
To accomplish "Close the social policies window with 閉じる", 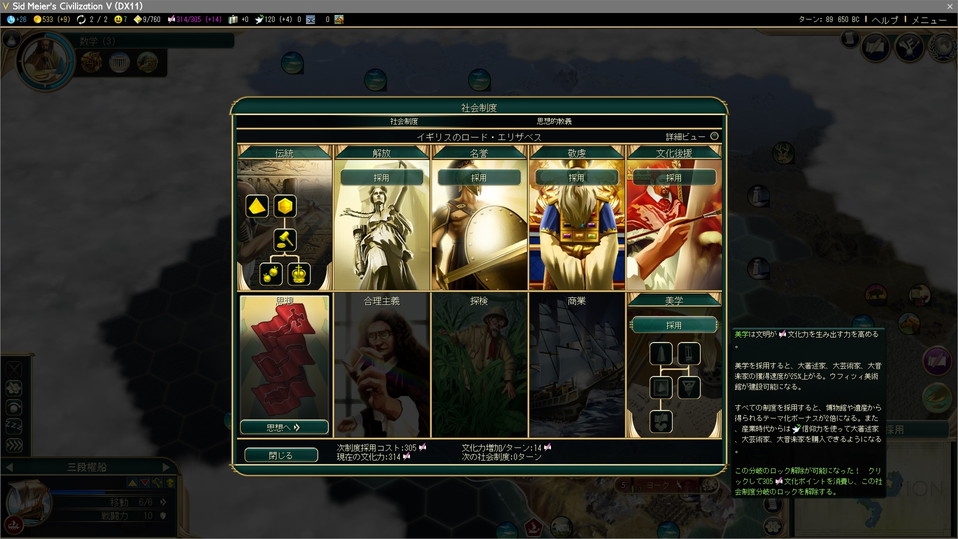I will pos(281,455).
